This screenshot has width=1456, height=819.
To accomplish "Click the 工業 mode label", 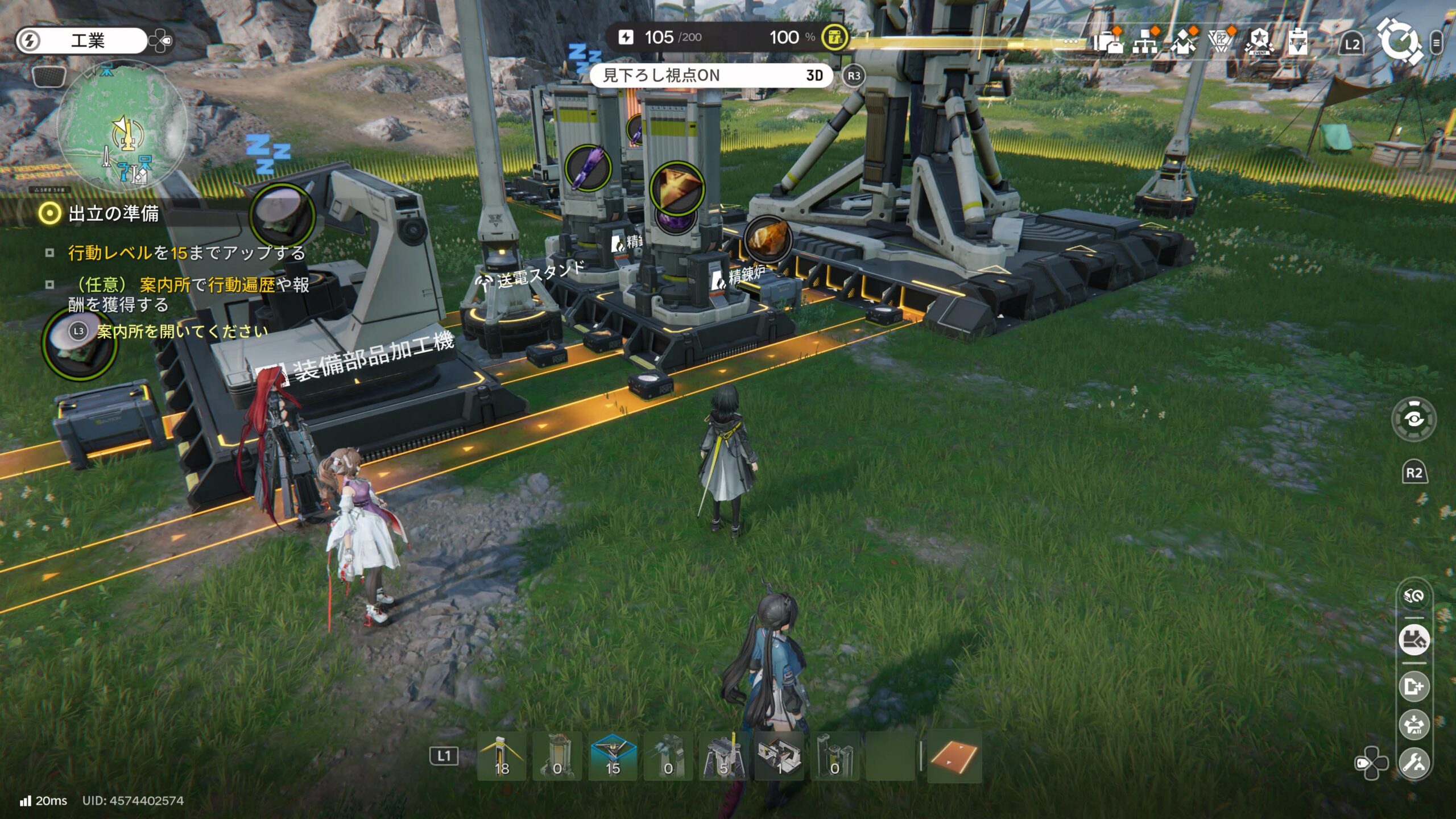I will pyautogui.click(x=88, y=40).
